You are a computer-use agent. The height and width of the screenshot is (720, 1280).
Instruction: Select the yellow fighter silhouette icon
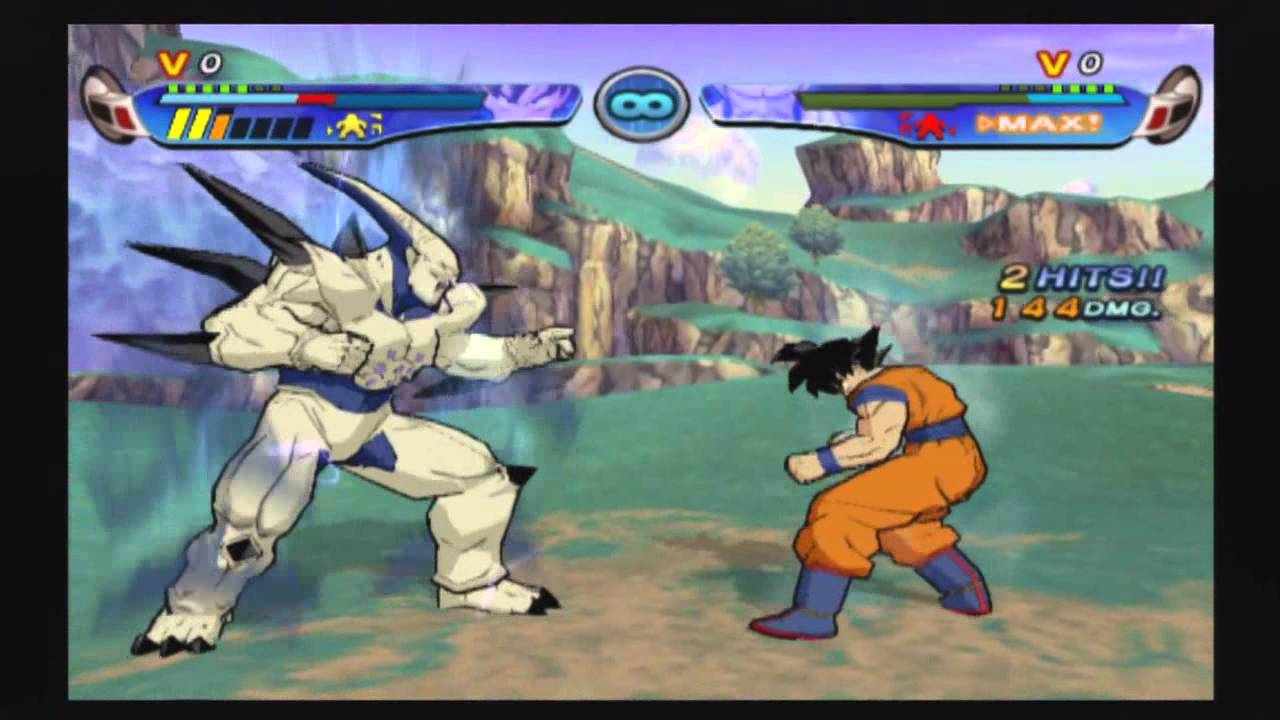coord(354,126)
